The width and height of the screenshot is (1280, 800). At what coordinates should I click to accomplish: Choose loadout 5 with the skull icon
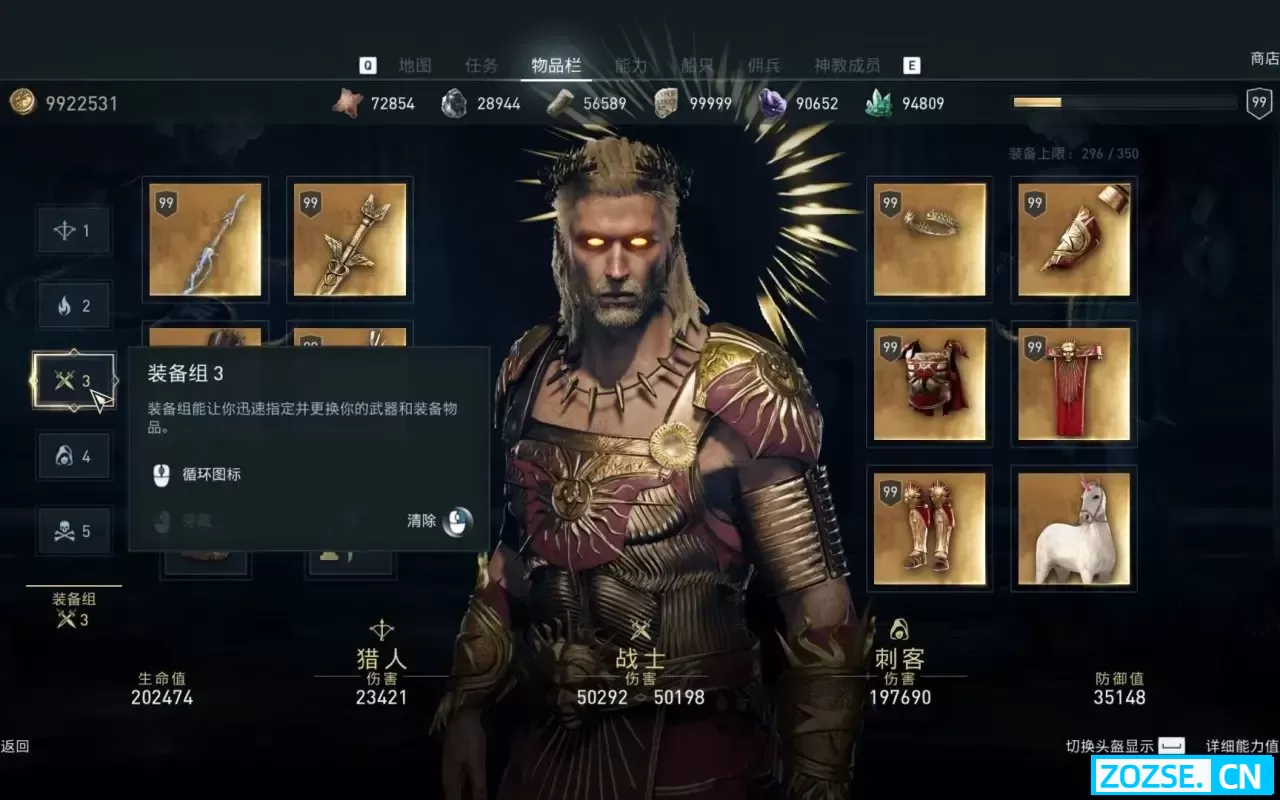coord(74,531)
